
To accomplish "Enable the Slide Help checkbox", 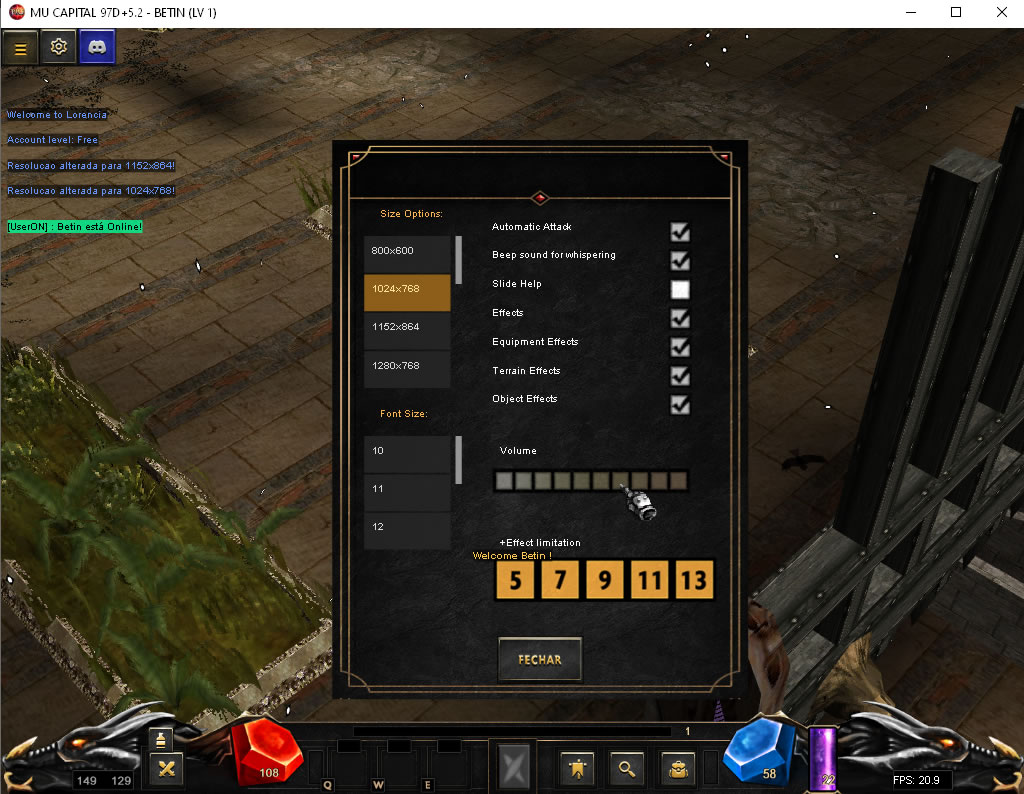I will pos(680,290).
